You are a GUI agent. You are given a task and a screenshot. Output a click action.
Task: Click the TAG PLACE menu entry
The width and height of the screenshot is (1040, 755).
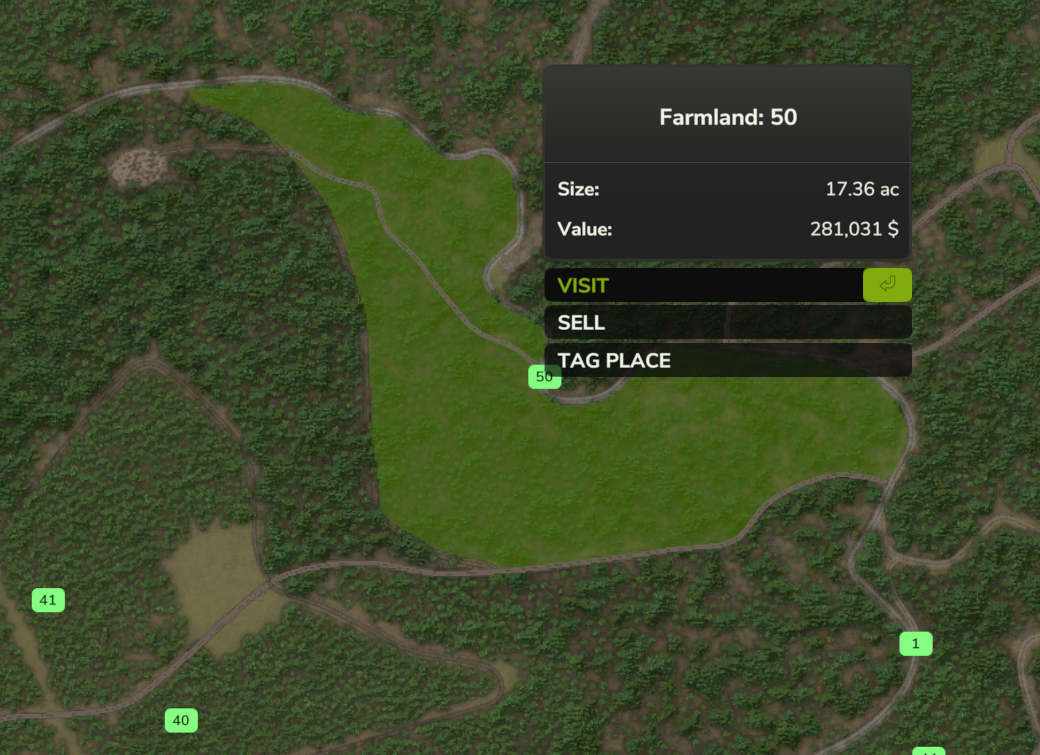(727, 360)
